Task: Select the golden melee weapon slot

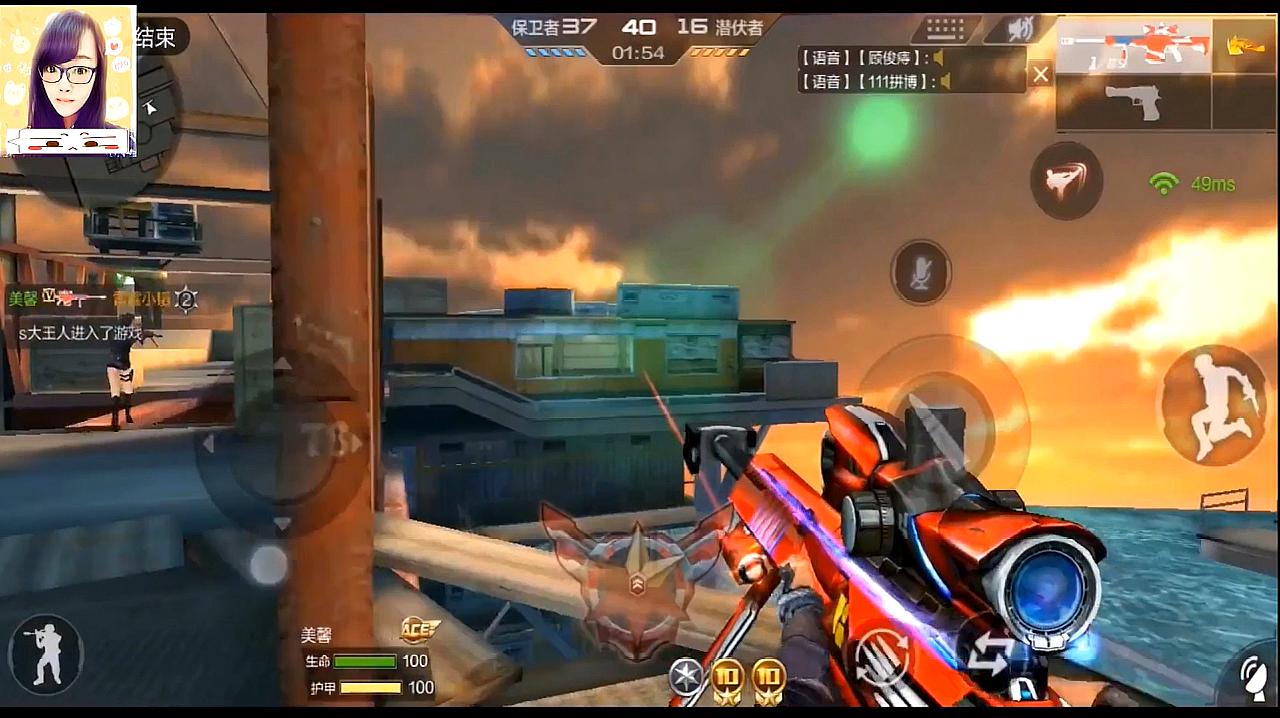Action: [x=1244, y=47]
